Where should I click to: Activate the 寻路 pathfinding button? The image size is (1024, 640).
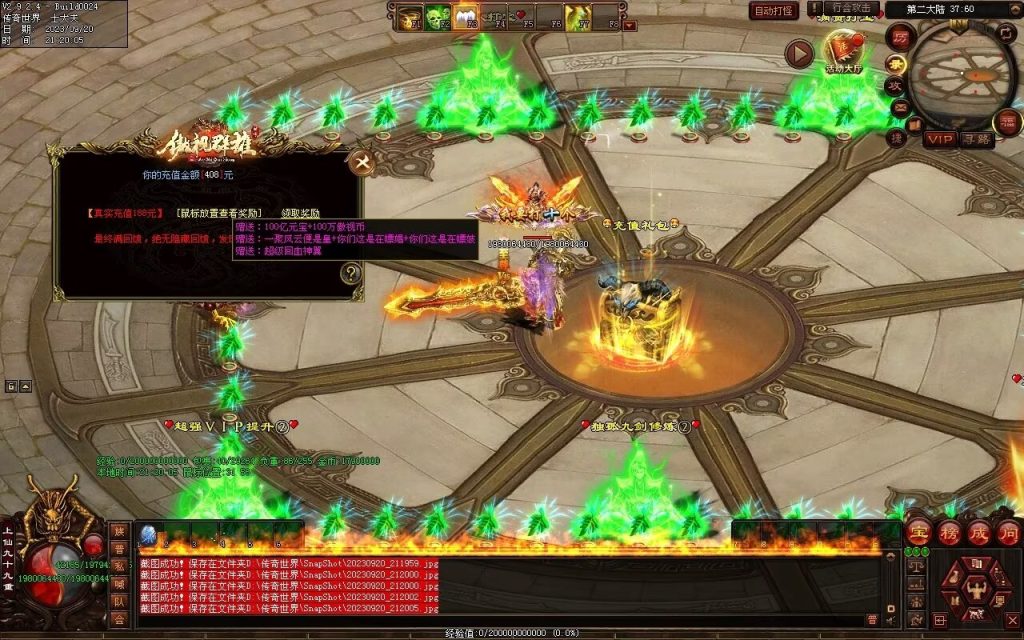tap(976, 139)
